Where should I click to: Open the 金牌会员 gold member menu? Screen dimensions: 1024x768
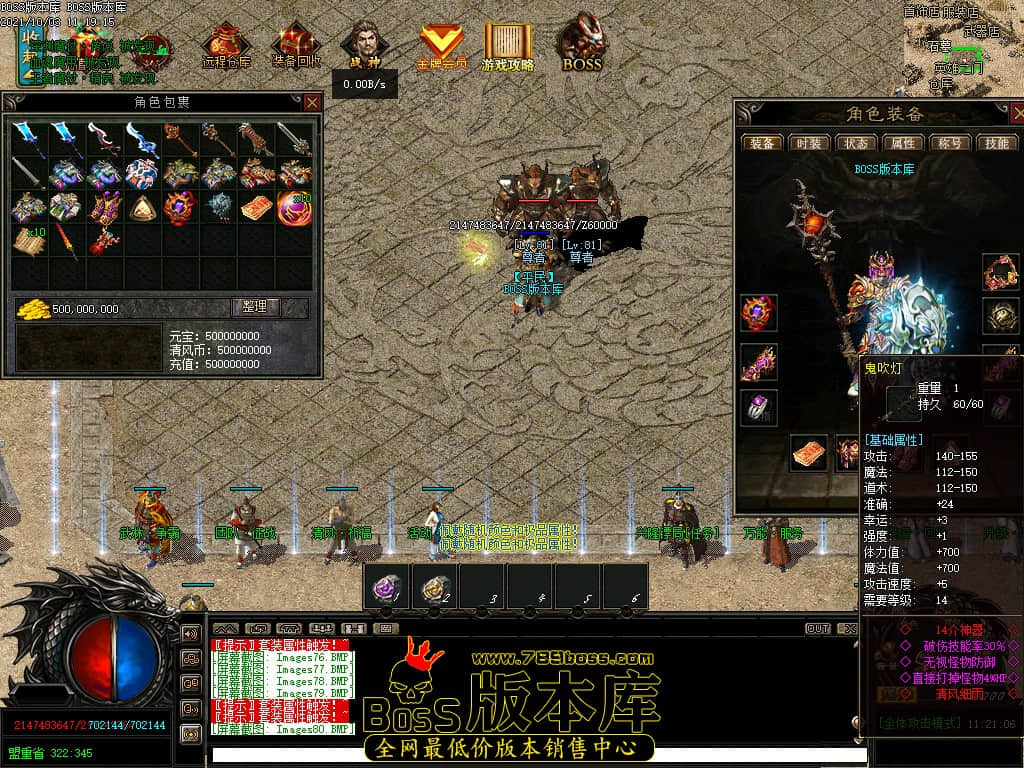[441, 46]
